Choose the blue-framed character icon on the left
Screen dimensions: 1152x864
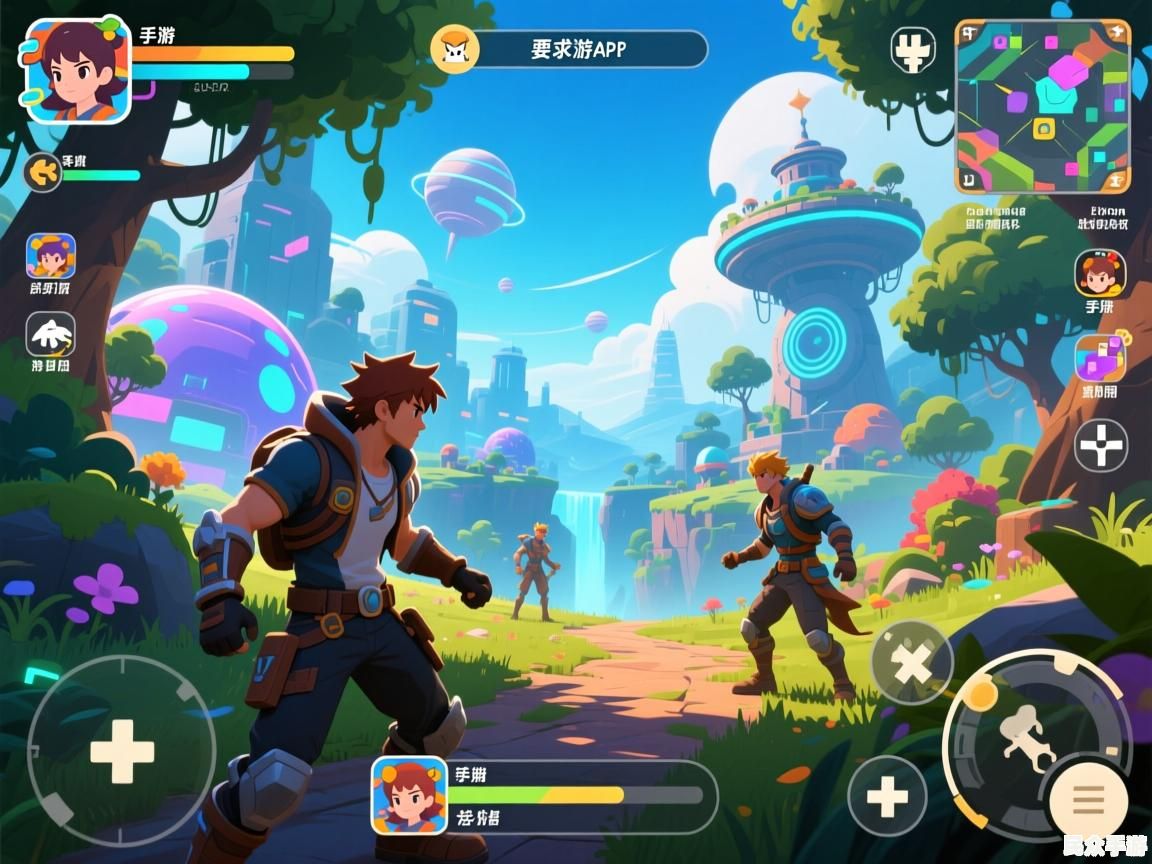[51, 257]
